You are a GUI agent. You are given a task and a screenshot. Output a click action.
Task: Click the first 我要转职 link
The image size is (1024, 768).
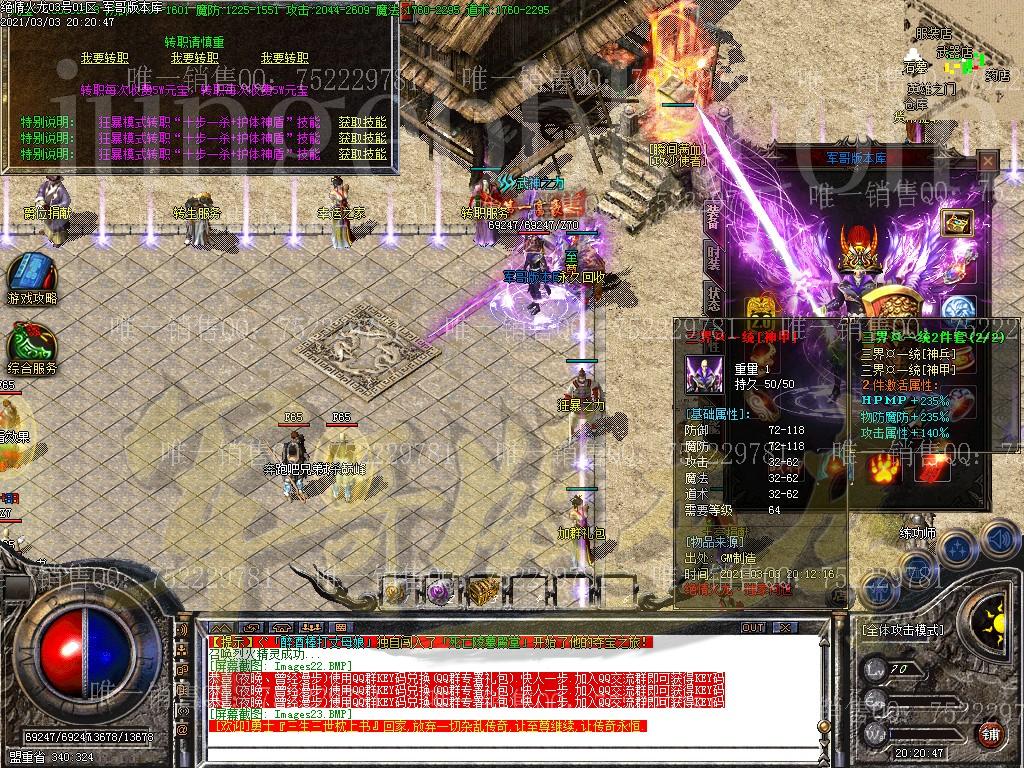[x=104, y=59]
